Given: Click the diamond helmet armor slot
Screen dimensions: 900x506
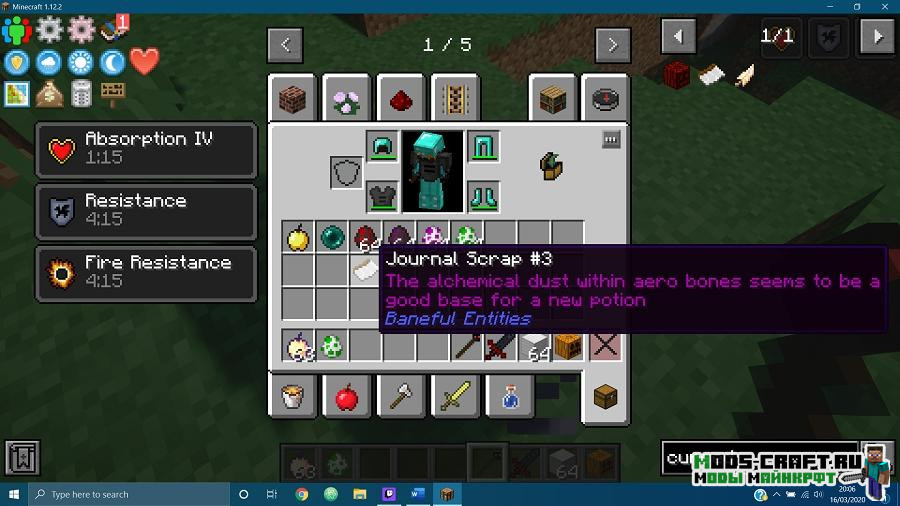Looking at the screenshot, I should 382,148.
